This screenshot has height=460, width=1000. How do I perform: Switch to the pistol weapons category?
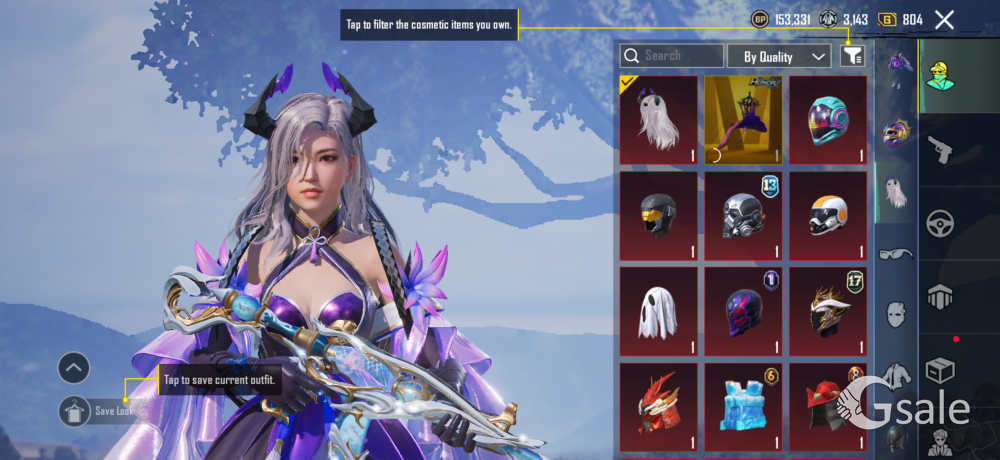(940, 151)
